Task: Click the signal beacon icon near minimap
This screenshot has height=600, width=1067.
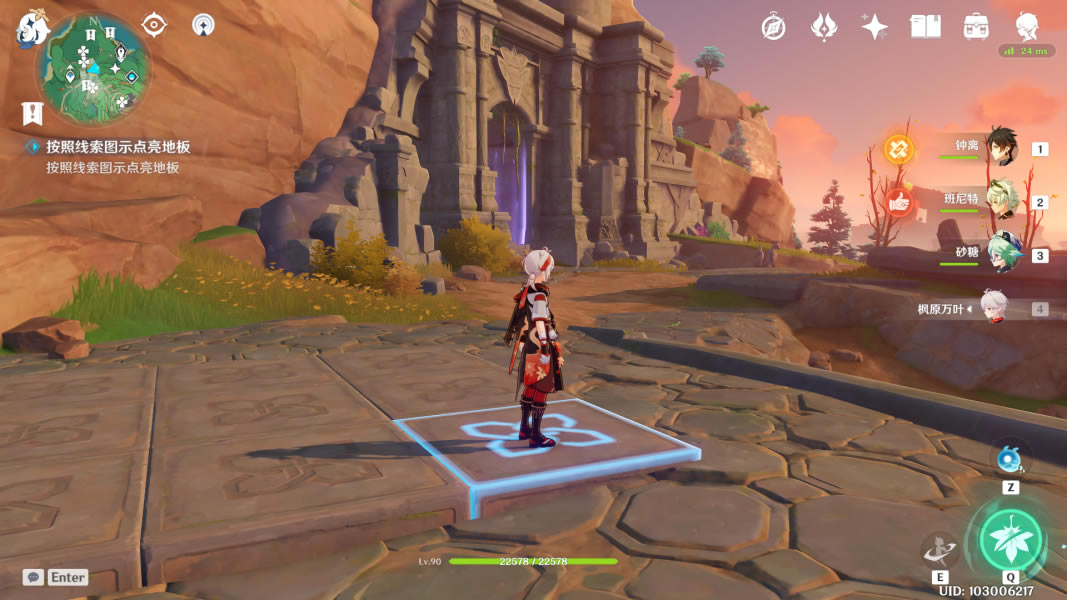Action: coord(203,25)
